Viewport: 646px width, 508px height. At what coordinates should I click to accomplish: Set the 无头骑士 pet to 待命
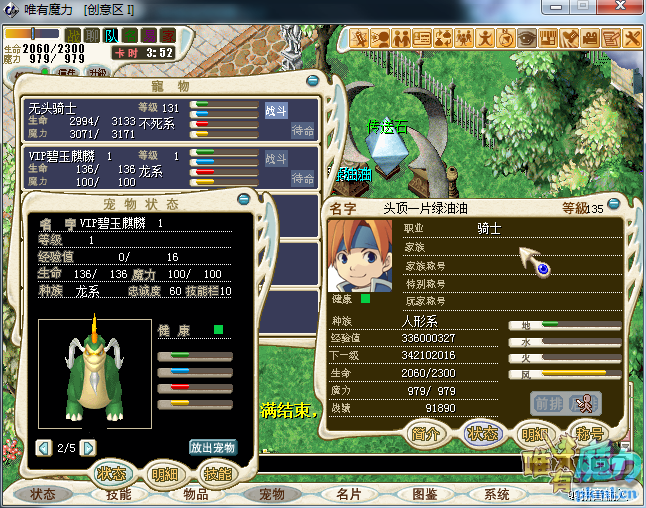(303, 129)
